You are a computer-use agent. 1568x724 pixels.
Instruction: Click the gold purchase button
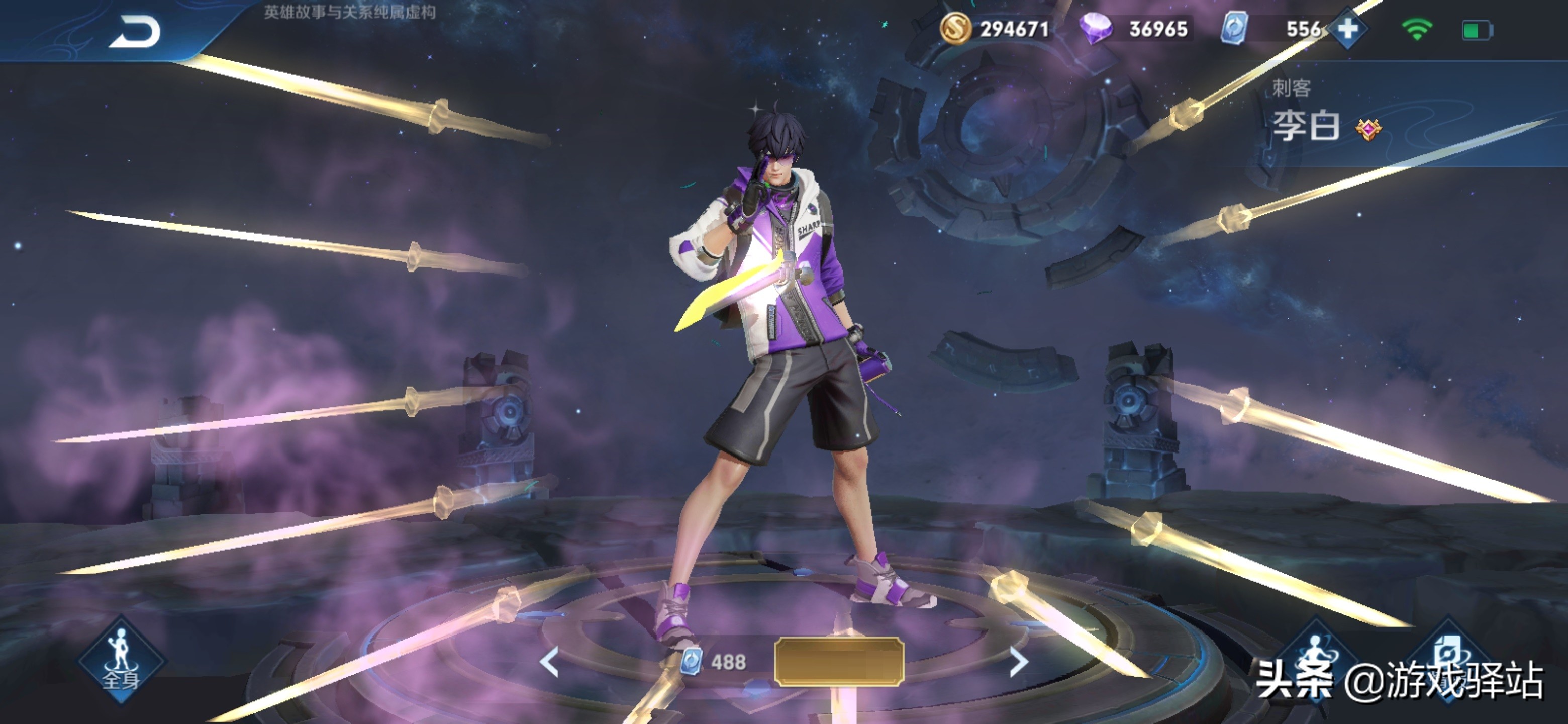click(839, 662)
